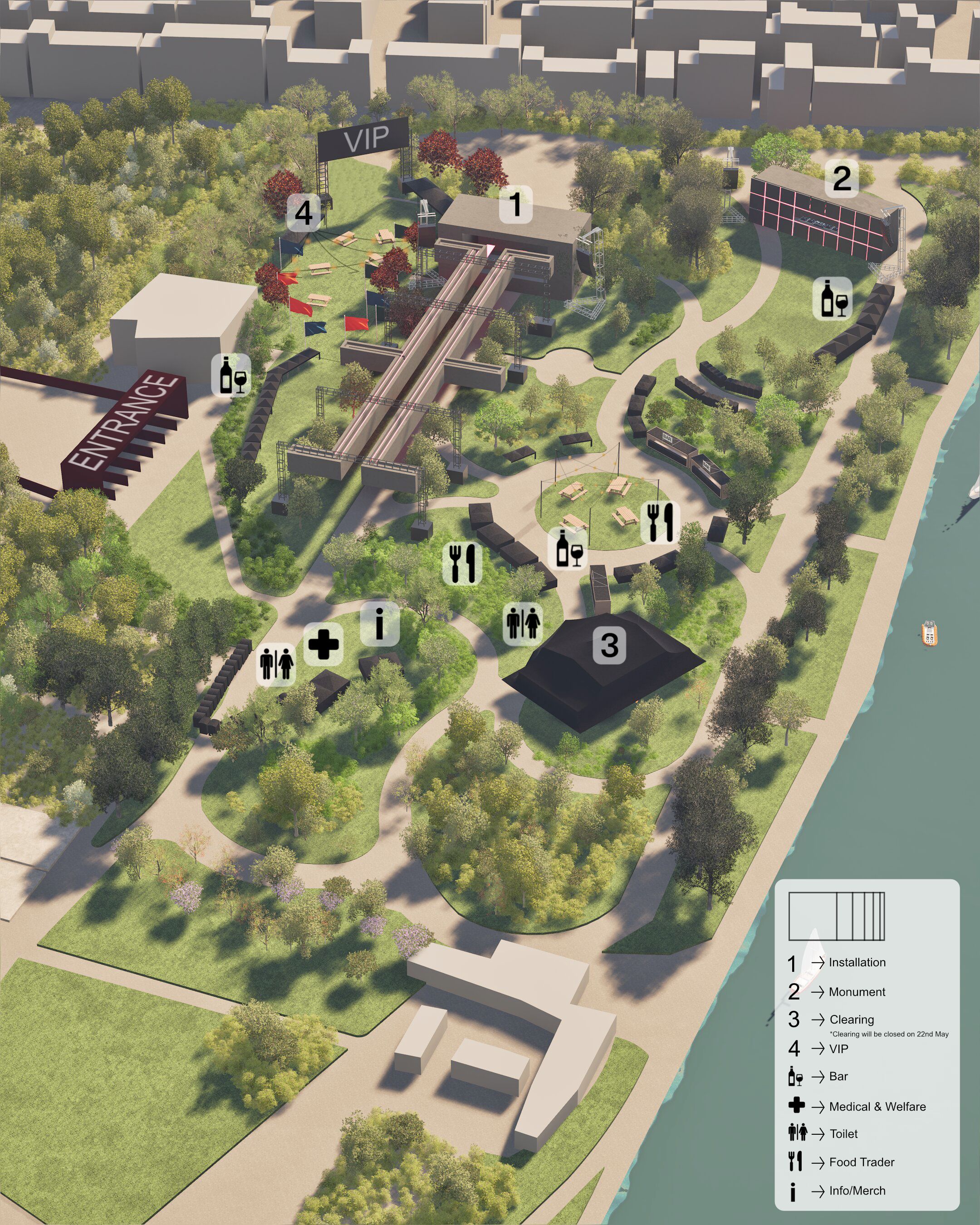Select the toilet marker next to tent 3
The height and width of the screenshot is (1225, 980).
point(523,623)
